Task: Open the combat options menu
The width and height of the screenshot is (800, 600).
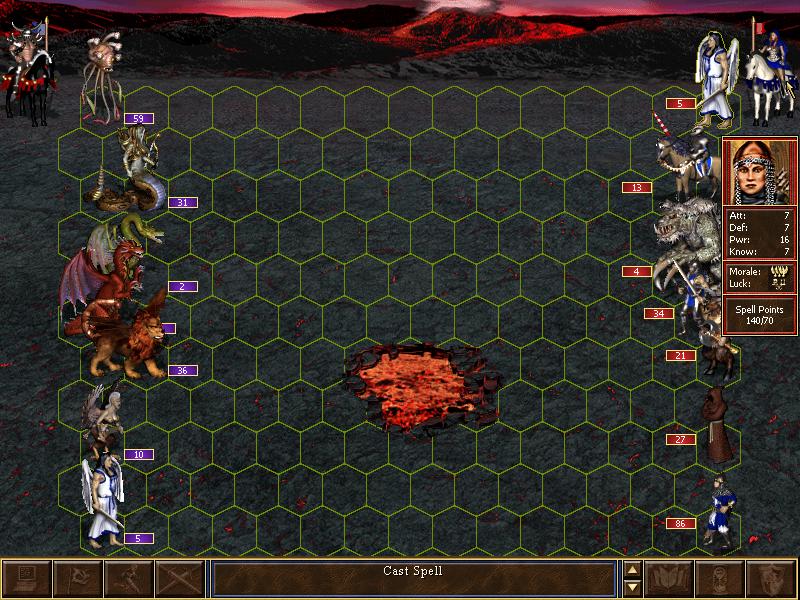Action: (25, 579)
